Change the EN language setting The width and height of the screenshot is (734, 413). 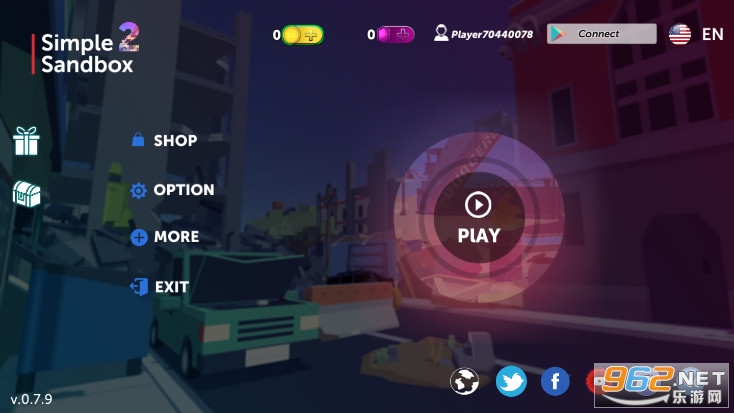coord(697,34)
